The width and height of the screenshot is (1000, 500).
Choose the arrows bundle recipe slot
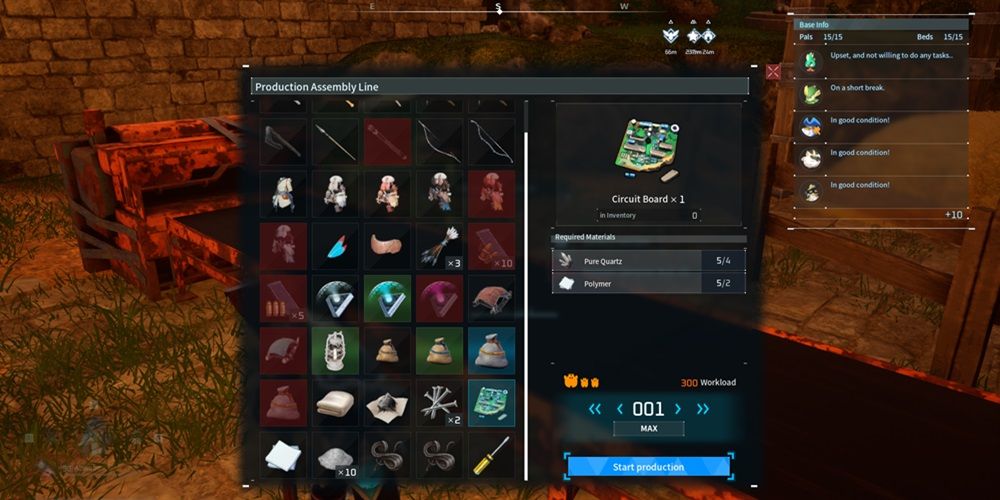tap(439, 246)
